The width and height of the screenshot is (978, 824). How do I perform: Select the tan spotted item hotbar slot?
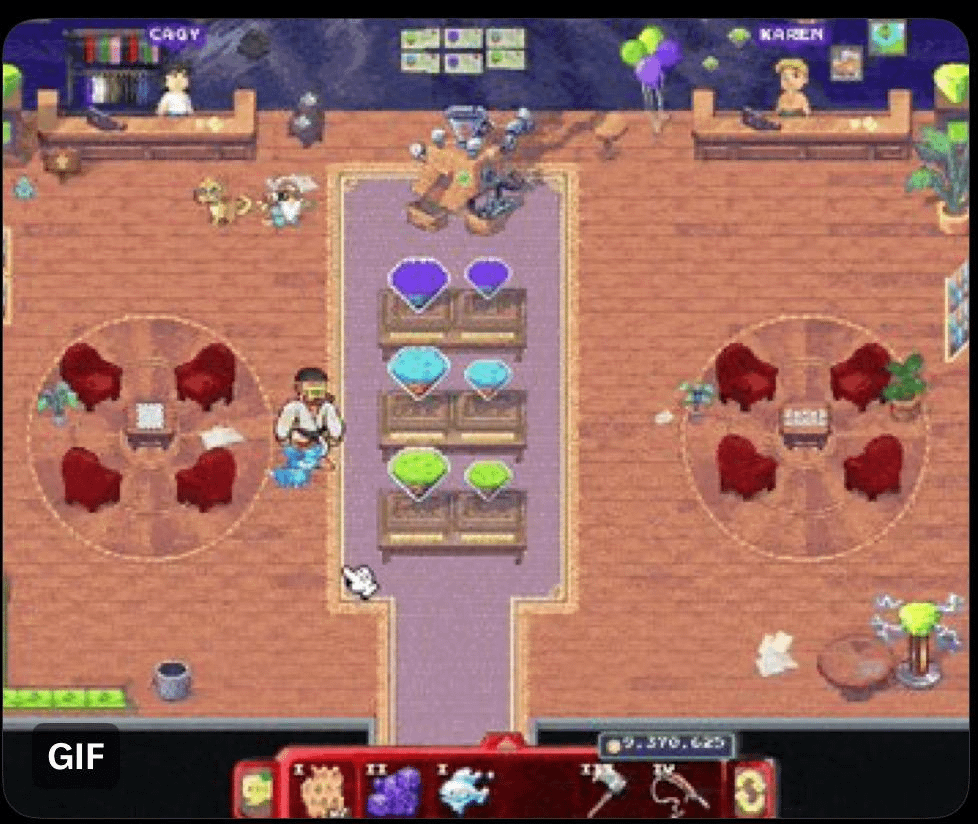[x=324, y=790]
